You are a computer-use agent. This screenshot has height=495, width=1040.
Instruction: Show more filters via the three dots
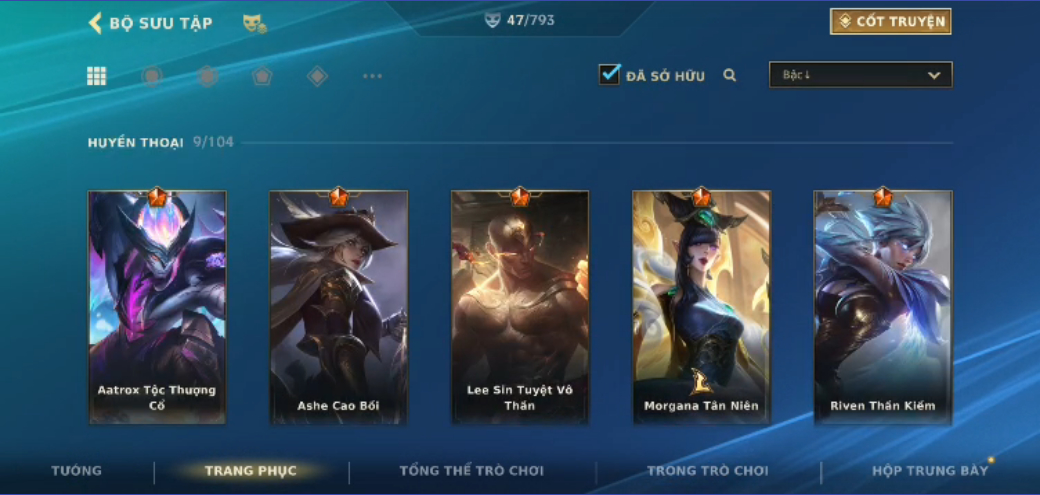(372, 76)
